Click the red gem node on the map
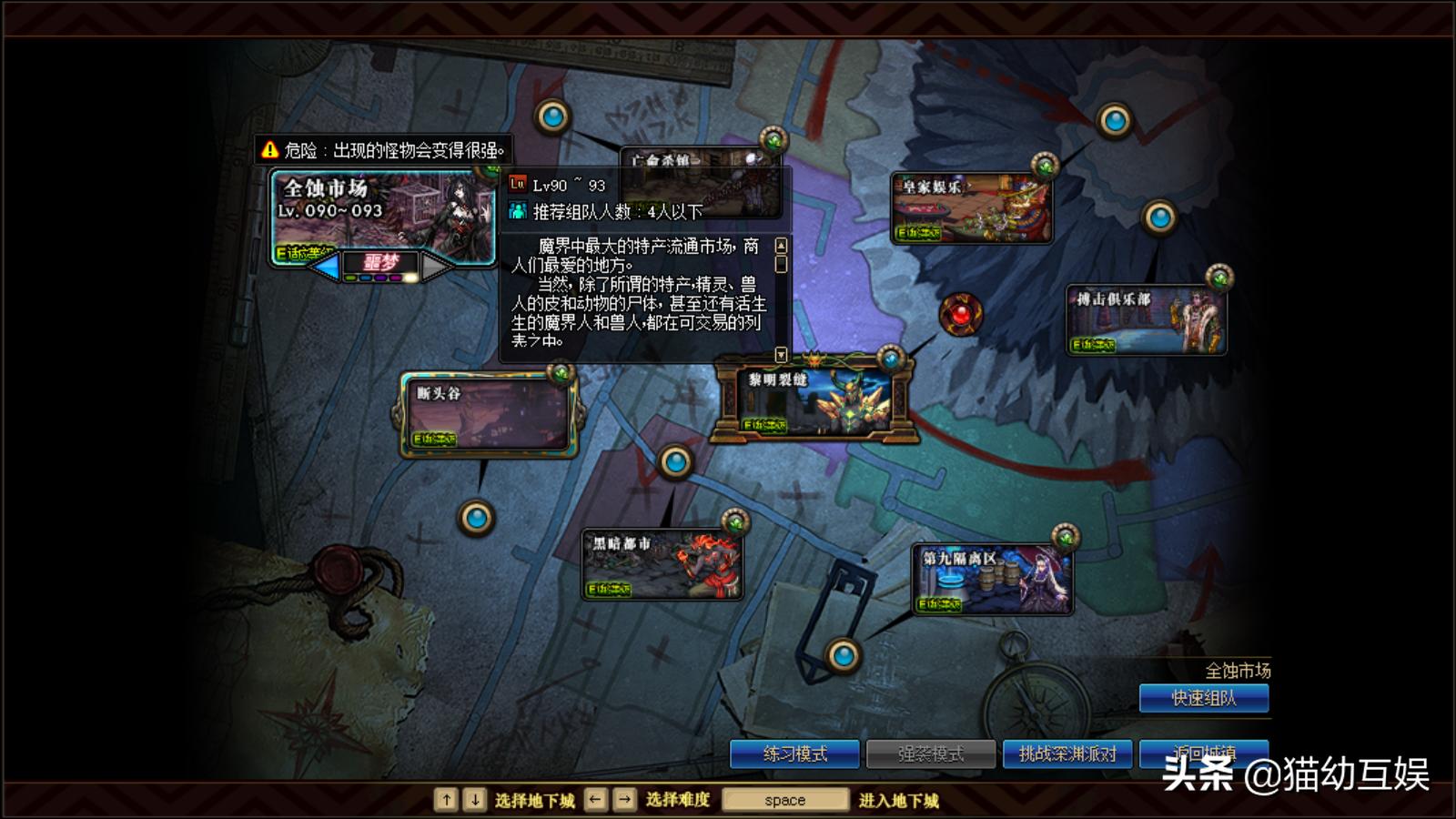This screenshot has height=819, width=1456. 962,313
